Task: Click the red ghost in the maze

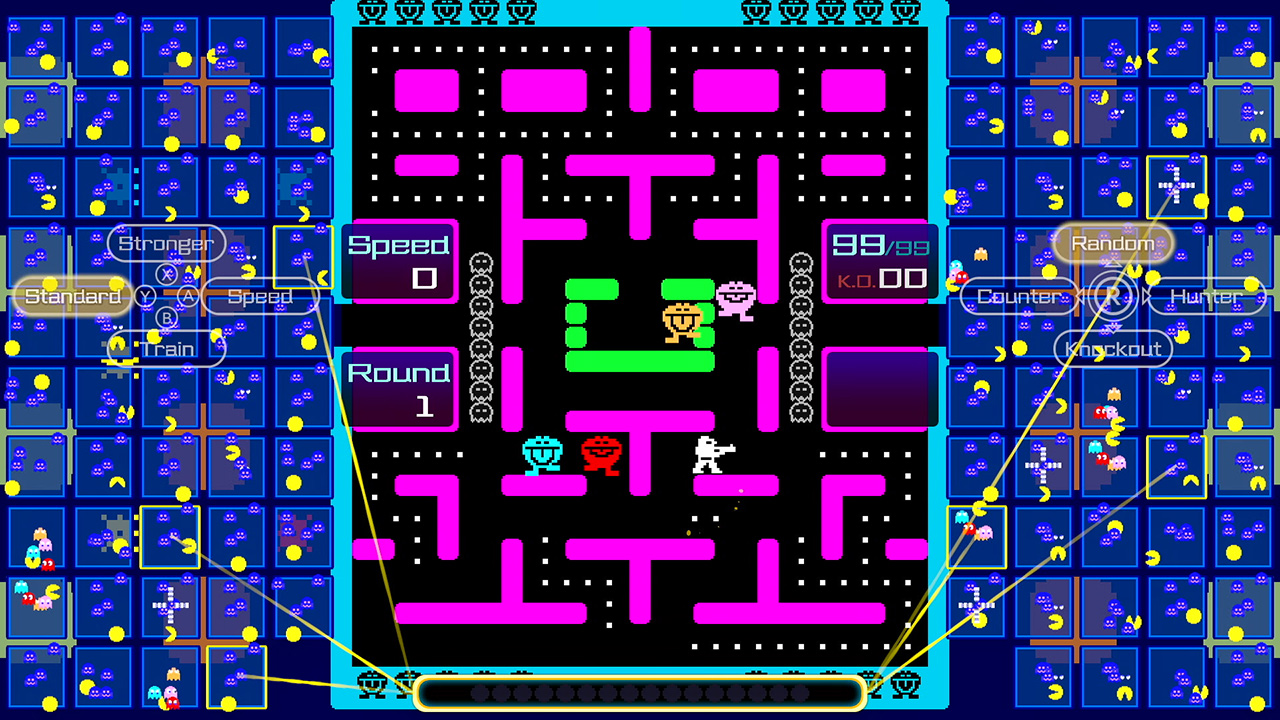Action: point(601,455)
